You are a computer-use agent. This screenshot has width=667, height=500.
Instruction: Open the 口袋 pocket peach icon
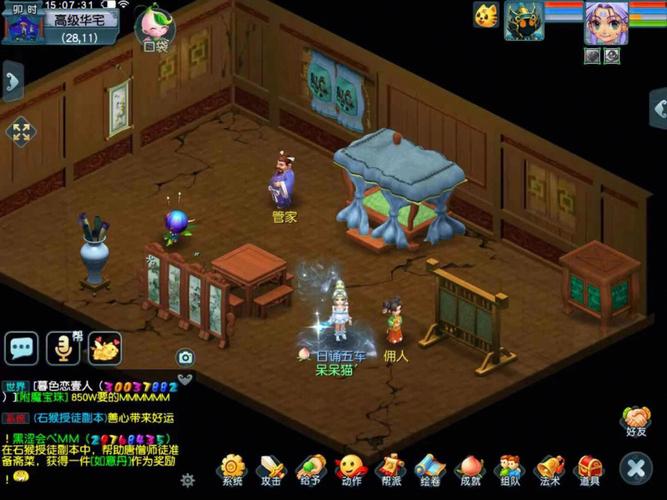(155, 25)
